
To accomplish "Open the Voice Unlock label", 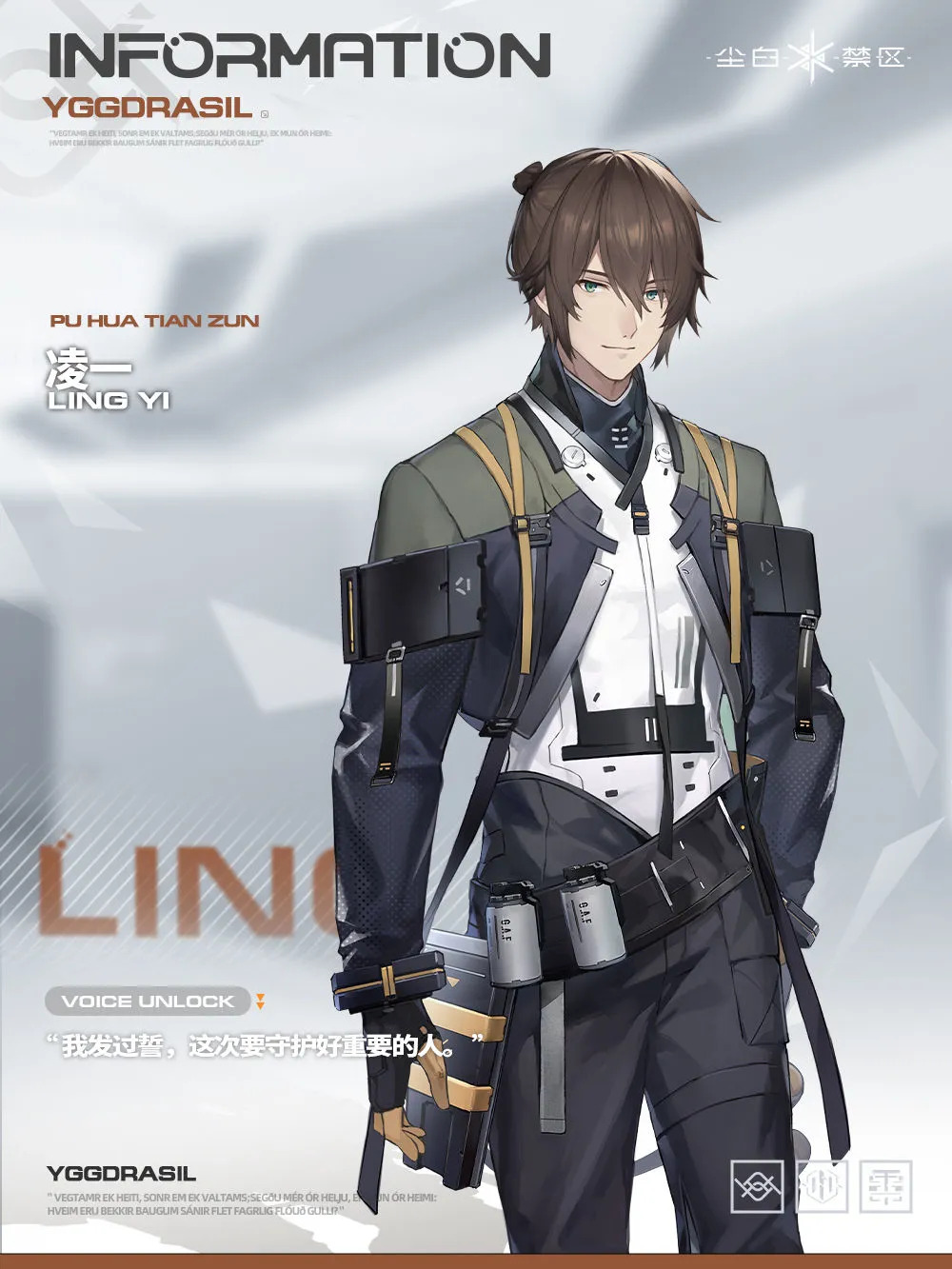I will coord(148,1001).
